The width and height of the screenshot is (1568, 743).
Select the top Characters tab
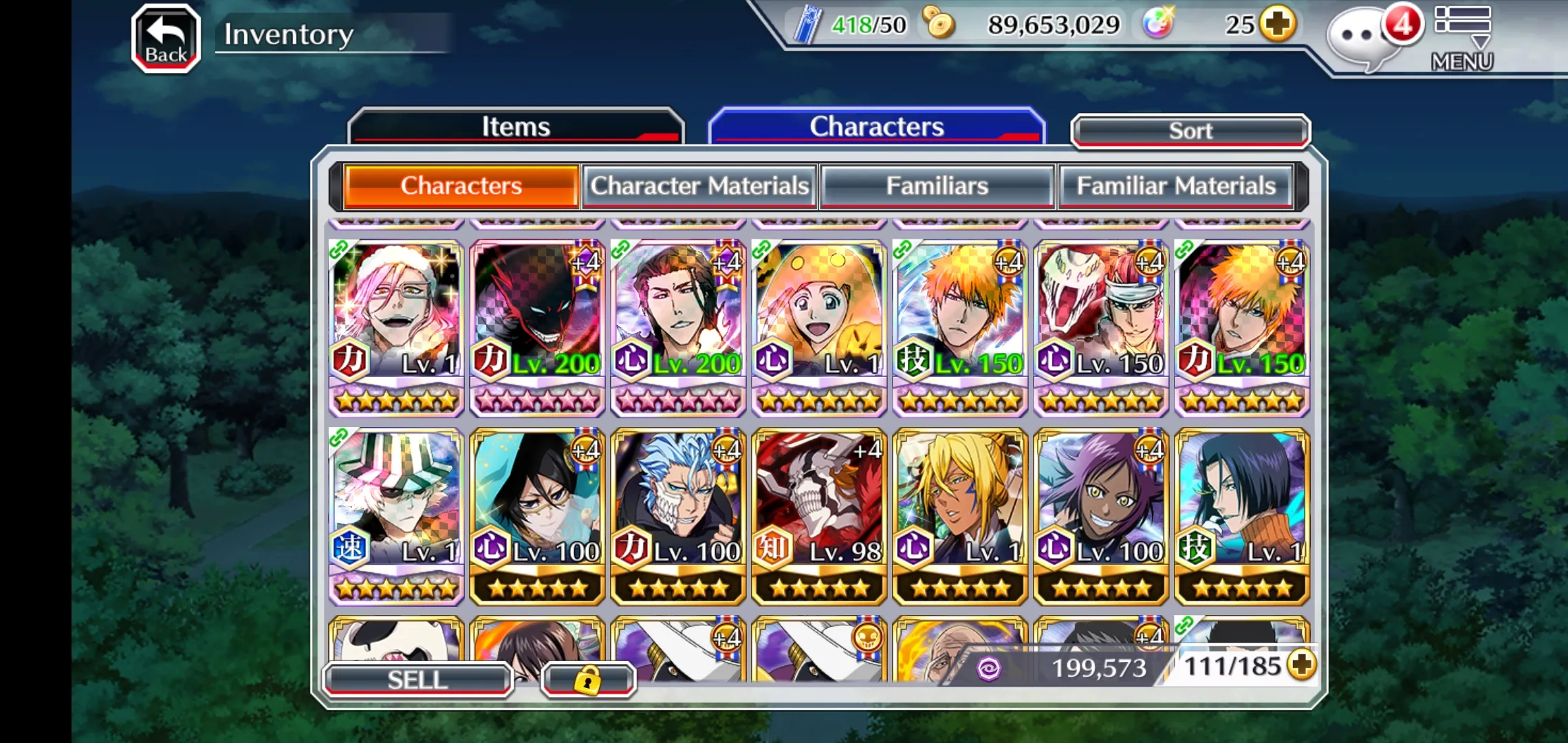click(x=876, y=127)
